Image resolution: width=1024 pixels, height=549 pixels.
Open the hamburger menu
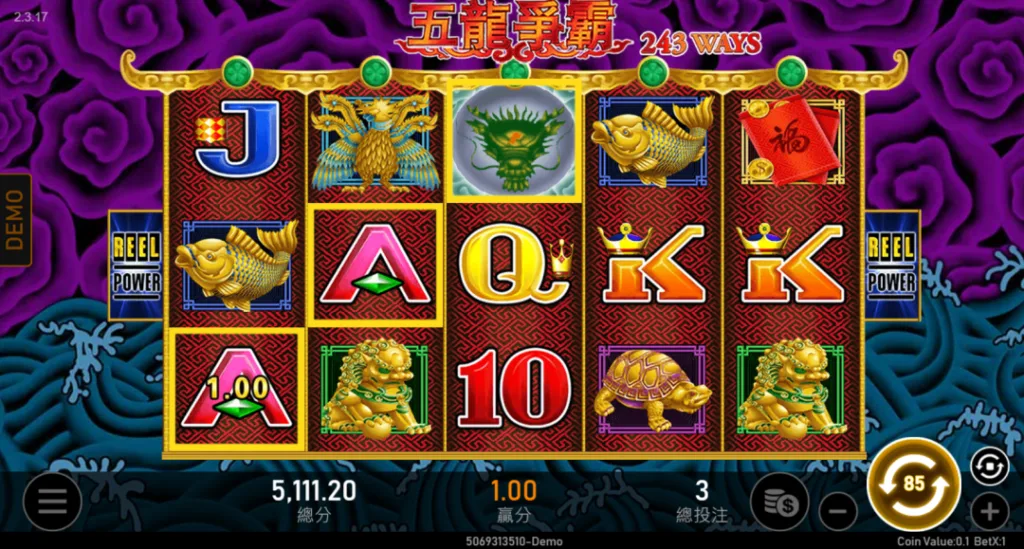pos(52,501)
